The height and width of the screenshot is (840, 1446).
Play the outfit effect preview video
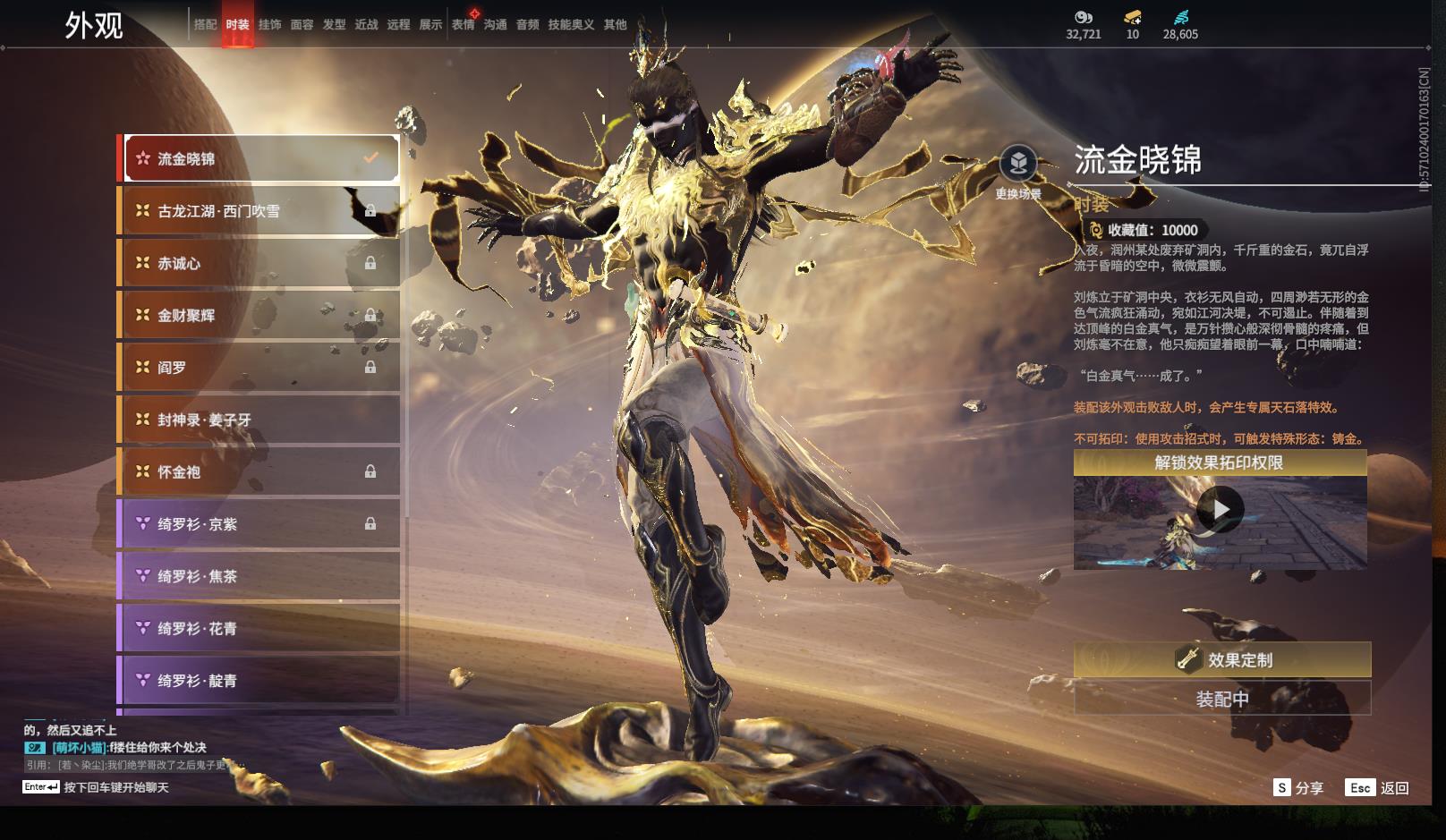click(1220, 510)
